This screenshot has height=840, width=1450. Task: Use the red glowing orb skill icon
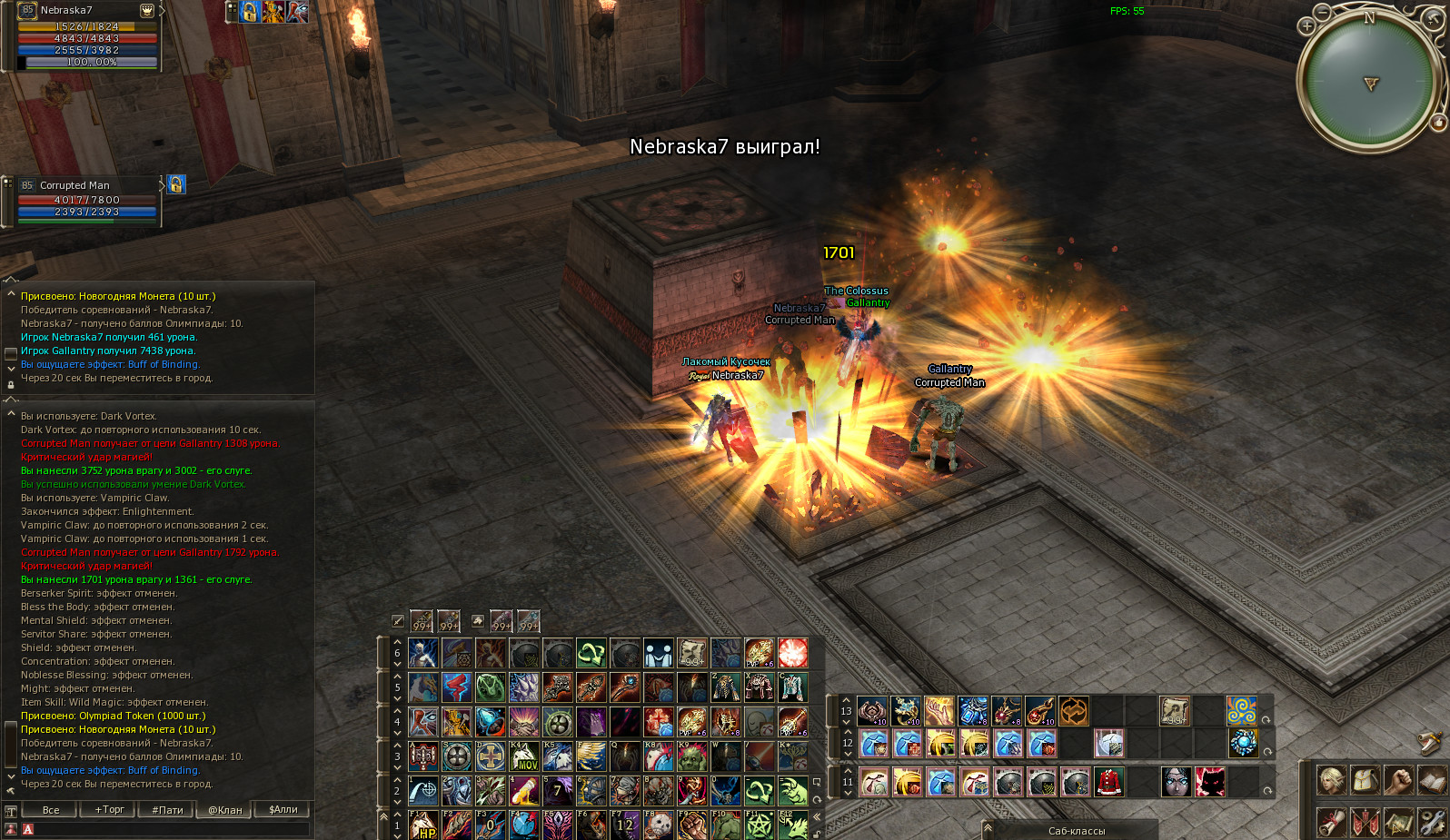click(792, 652)
